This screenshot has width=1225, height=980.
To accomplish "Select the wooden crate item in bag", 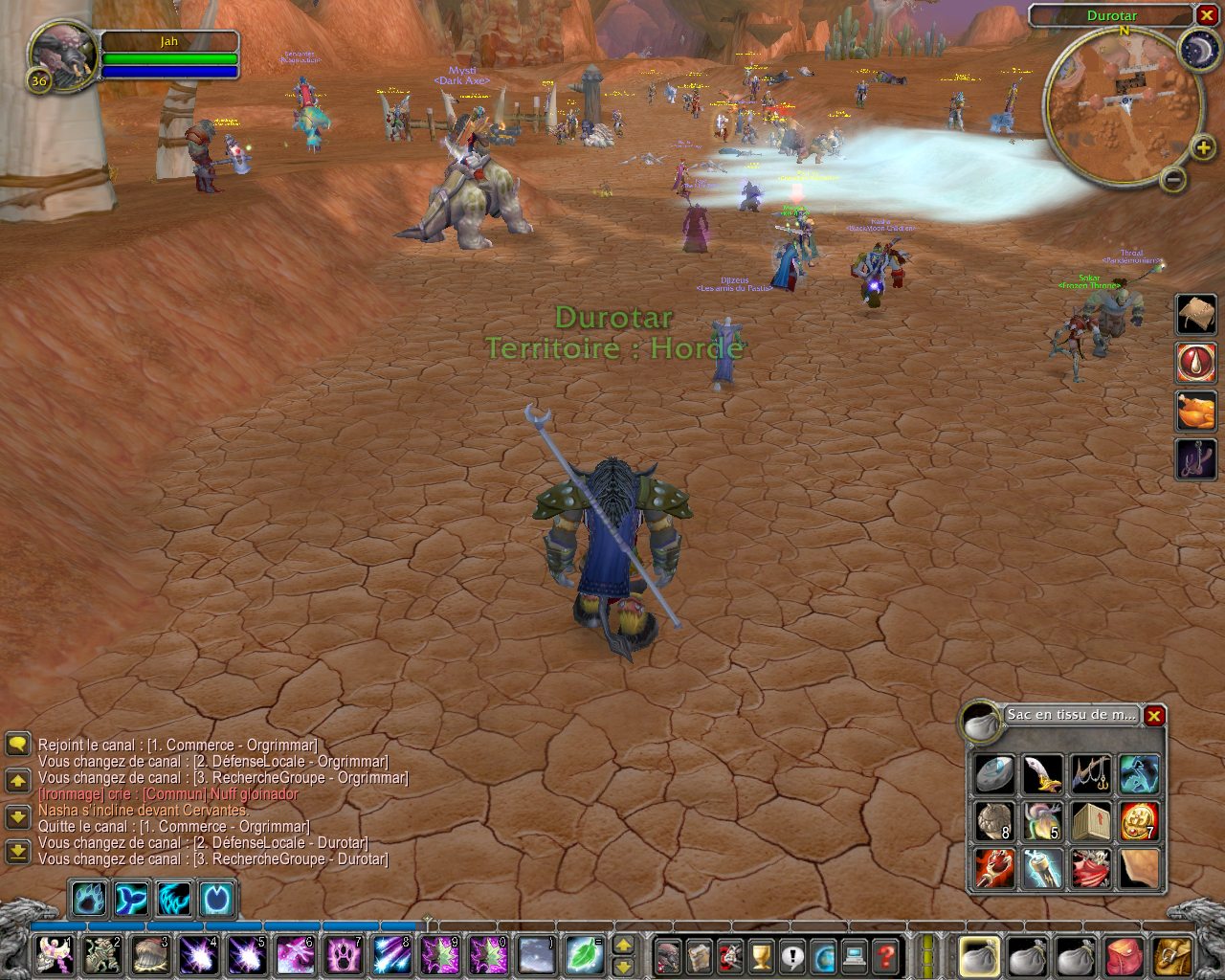I will [x=1090, y=822].
